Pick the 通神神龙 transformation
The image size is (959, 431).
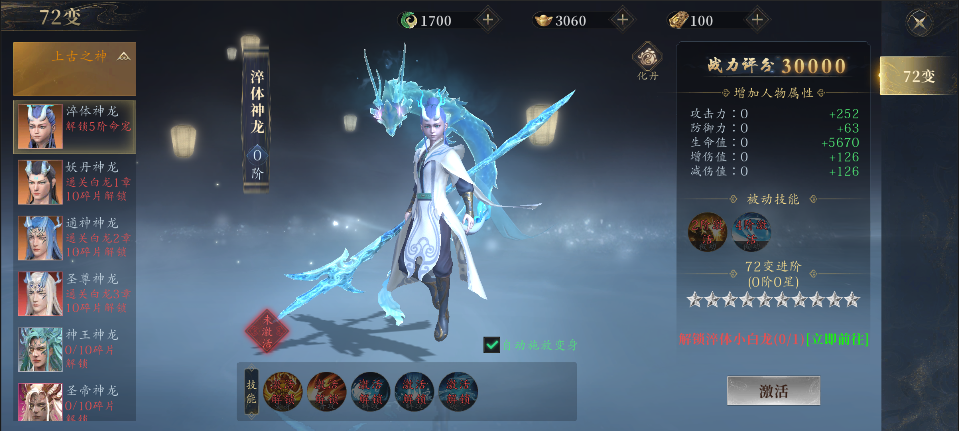pyautogui.click(x=75, y=237)
